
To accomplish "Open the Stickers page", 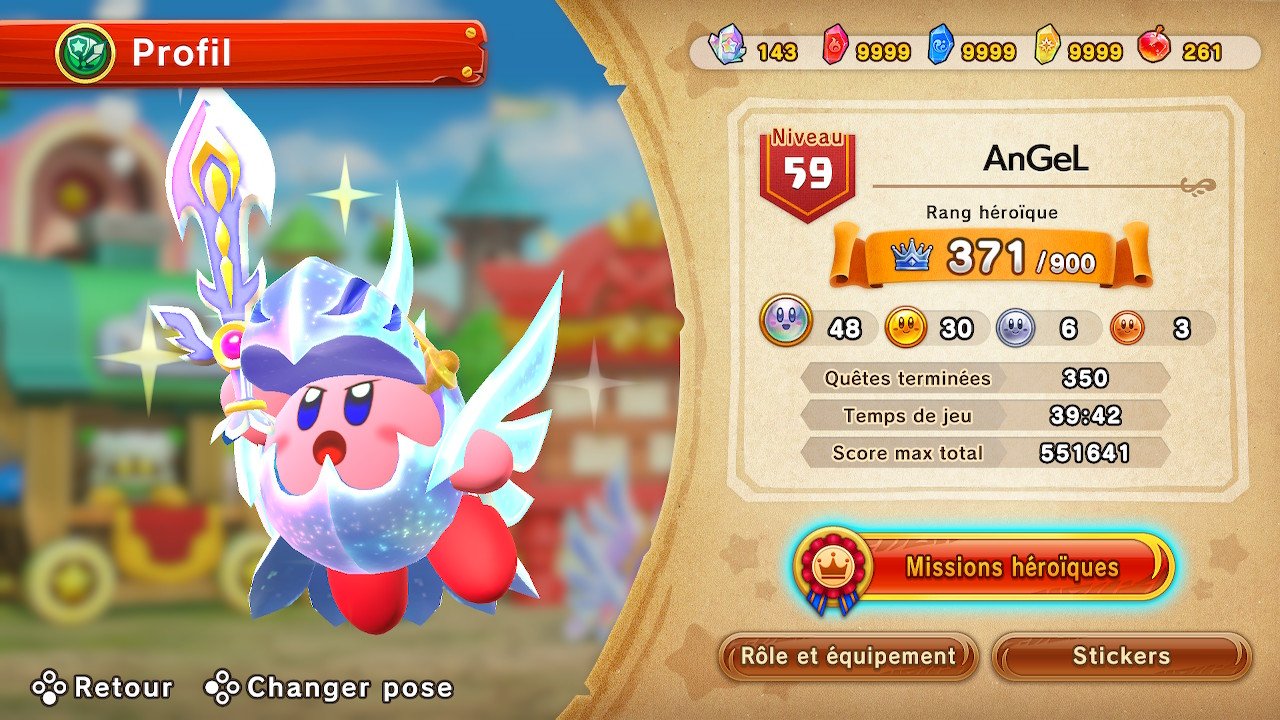I will (1121, 656).
